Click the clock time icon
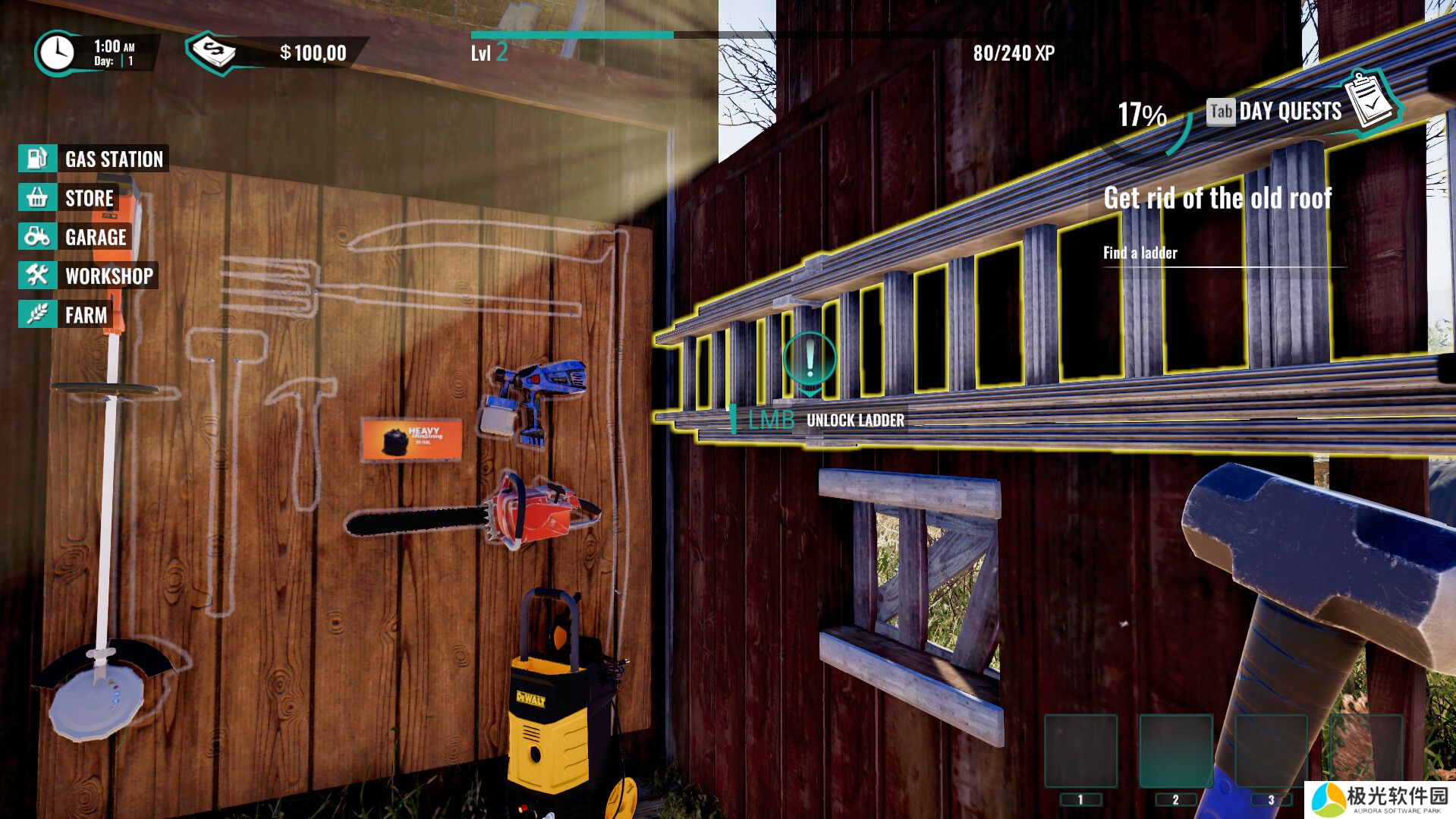The image size is (1456, 819). pyautogui.click(x=56, y=53)
